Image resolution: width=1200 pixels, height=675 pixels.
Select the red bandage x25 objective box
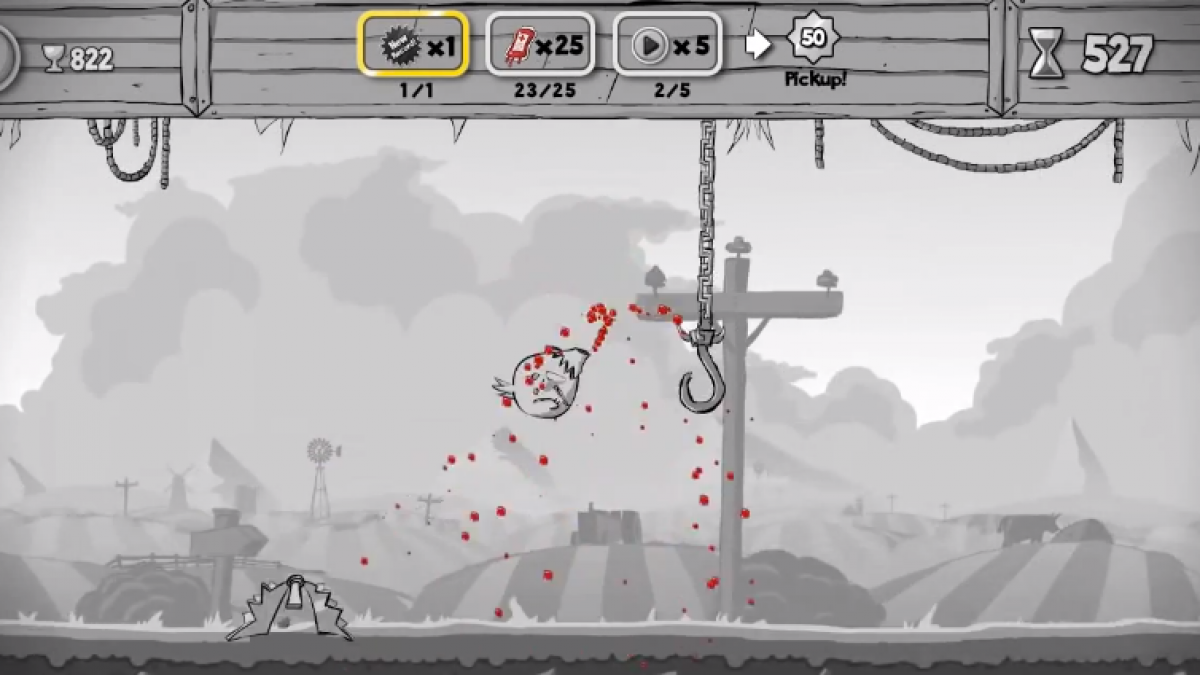(x=540, y=45)
